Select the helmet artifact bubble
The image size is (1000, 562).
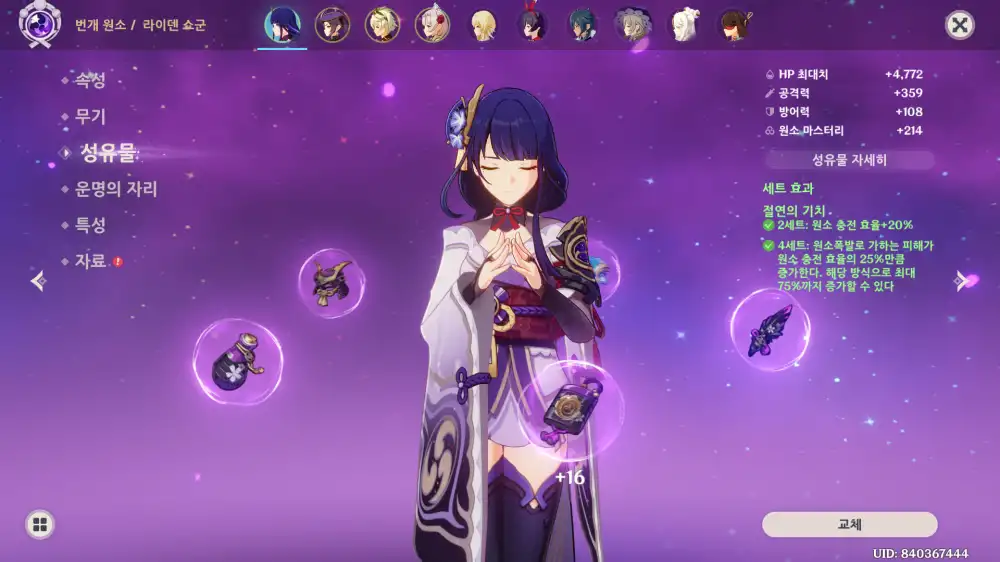tap(331, 283)
